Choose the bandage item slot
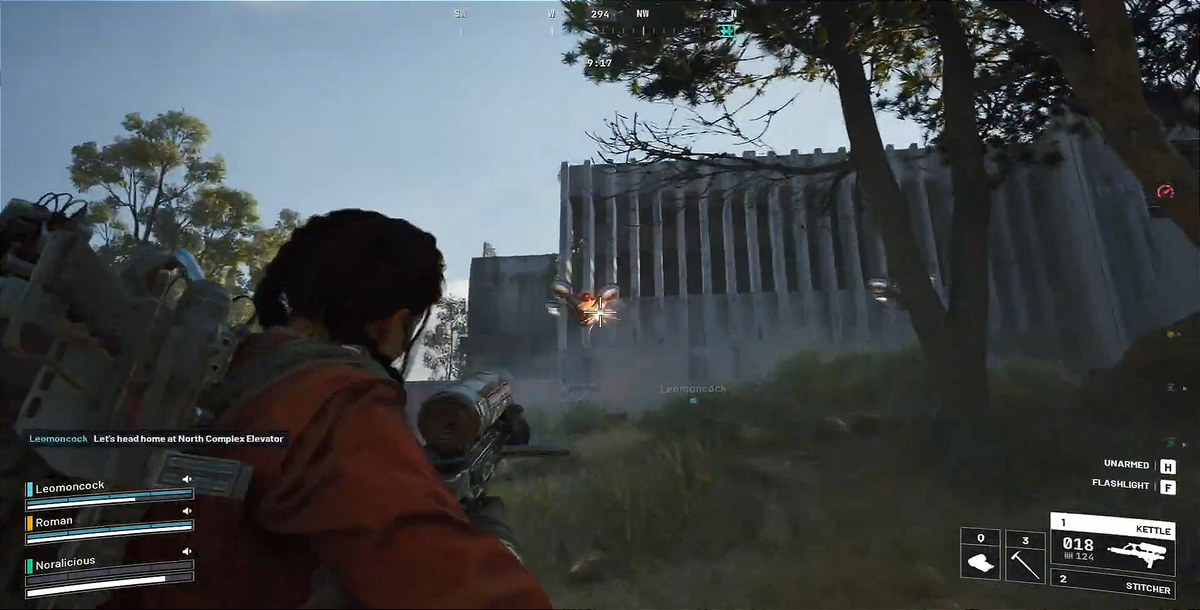The image size is (1200, 610). [980, 555]
